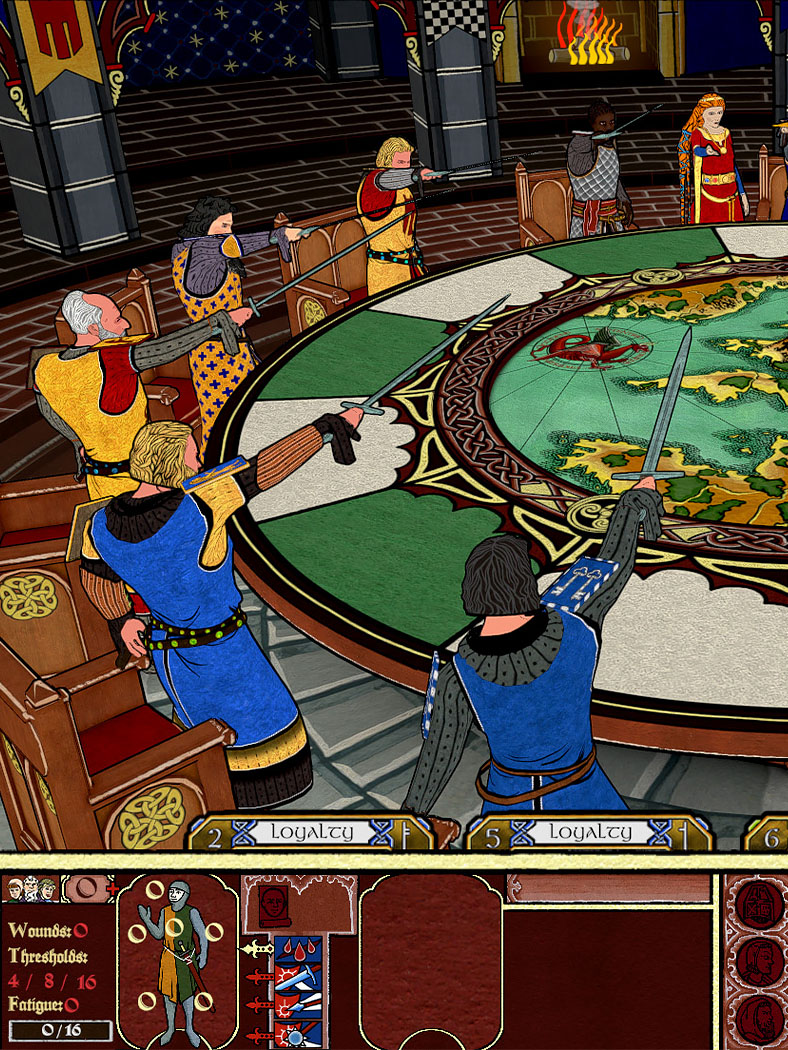Viewport: 788px width, 1050px height.
Task: Open the party faces portrait icon
Action: (31, 889)
